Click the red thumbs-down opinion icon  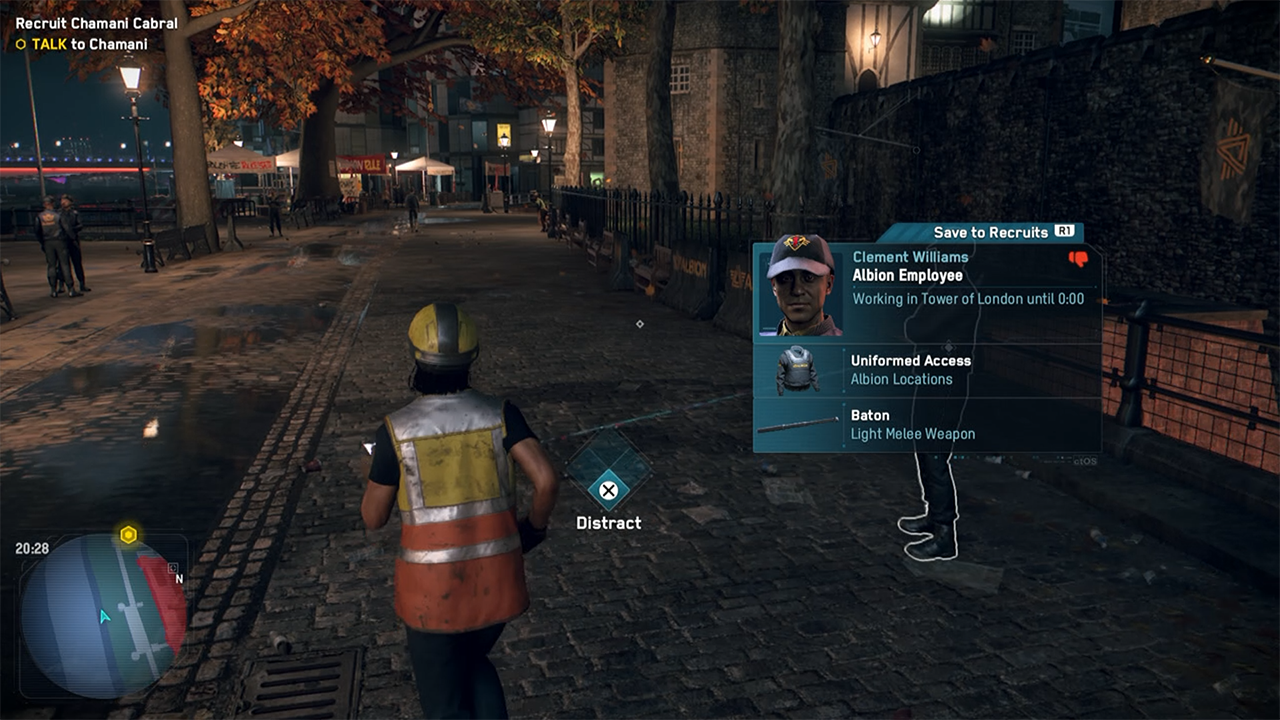1078,259
